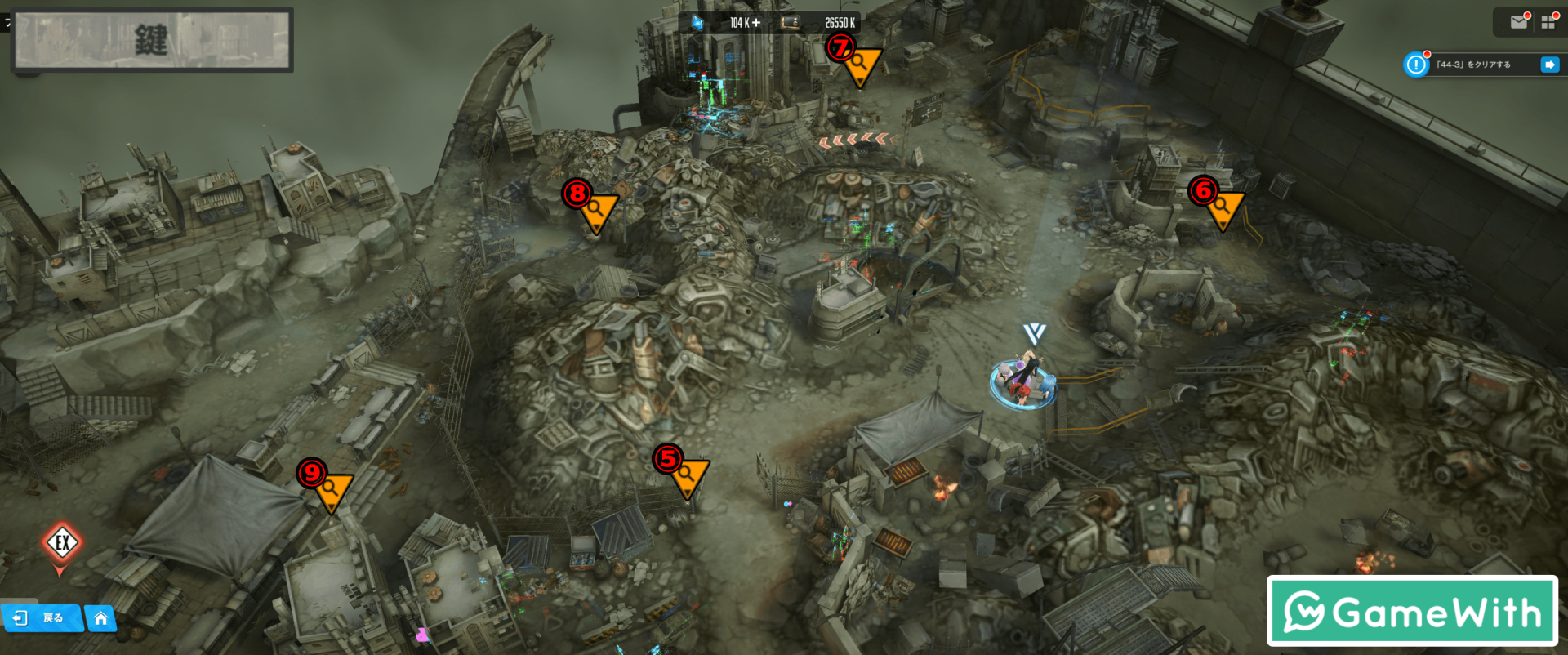
Task: Select the EX stage marker
Action: pos(62,543)
